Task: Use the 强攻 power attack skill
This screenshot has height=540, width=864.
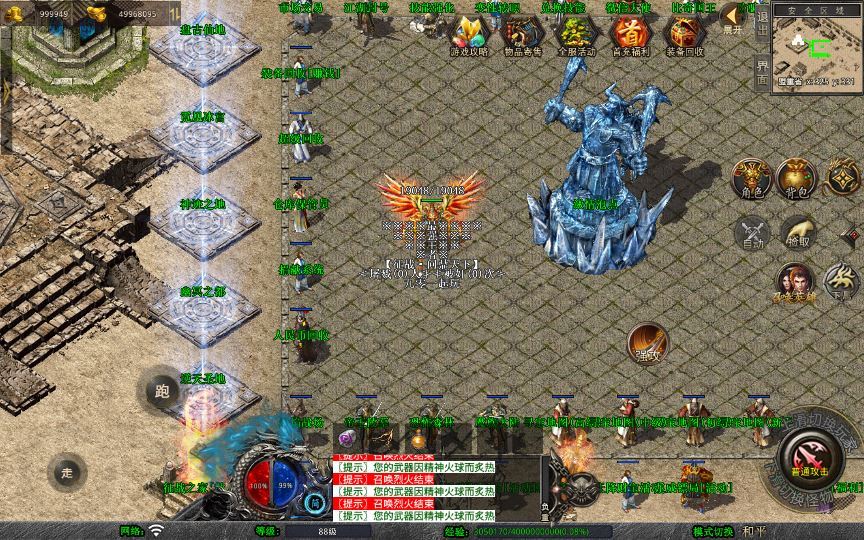Action: 648,343
